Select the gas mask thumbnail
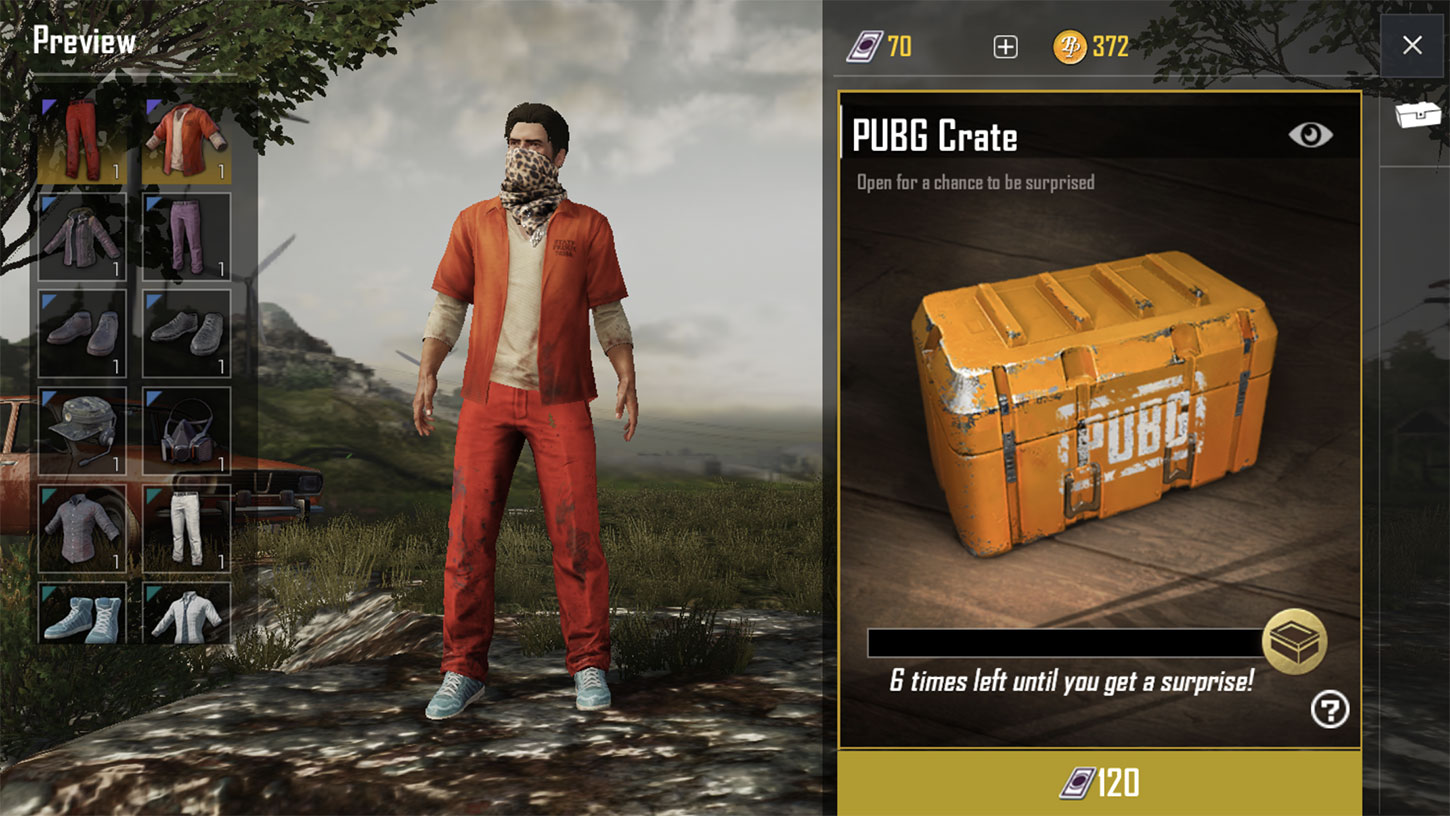Image resolution: width=1450 pixels, height=816 pixels. click(185, 430)
